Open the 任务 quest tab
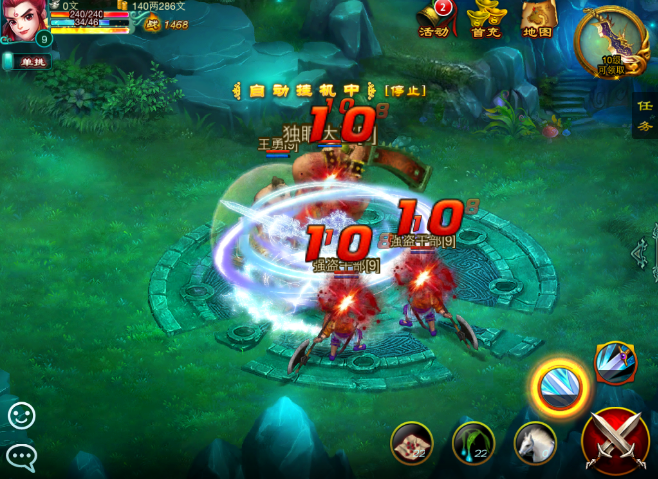 645,117
